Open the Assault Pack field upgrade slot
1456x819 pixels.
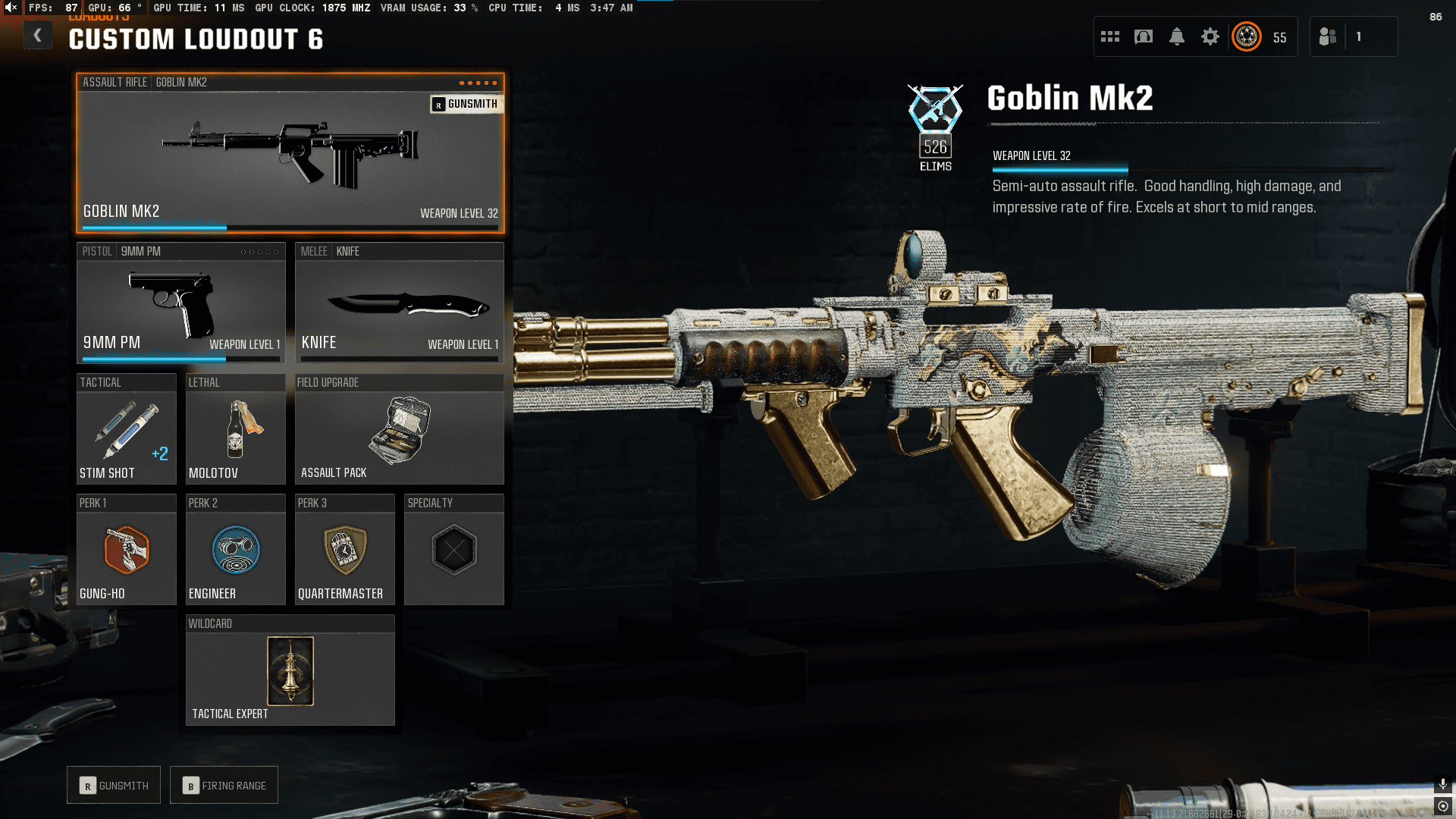[399, 429]
